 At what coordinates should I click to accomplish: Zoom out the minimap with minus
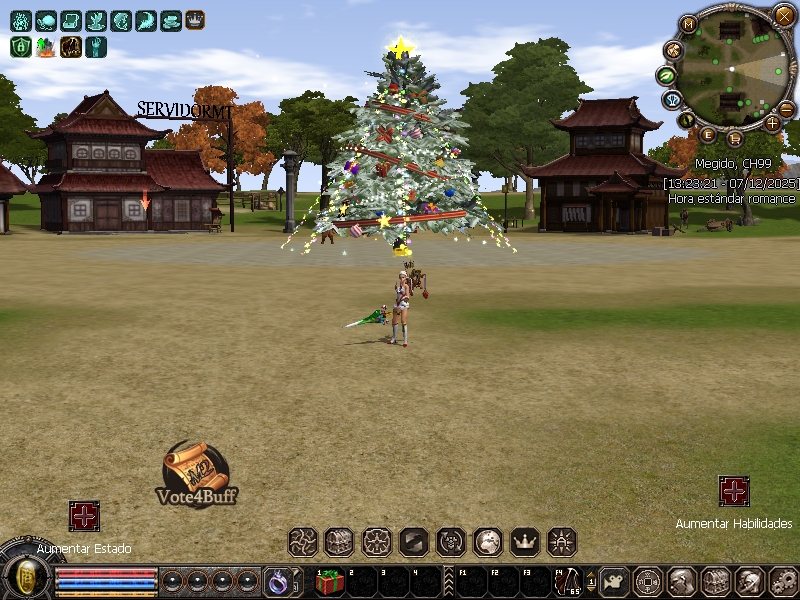(x=787, y=108)
